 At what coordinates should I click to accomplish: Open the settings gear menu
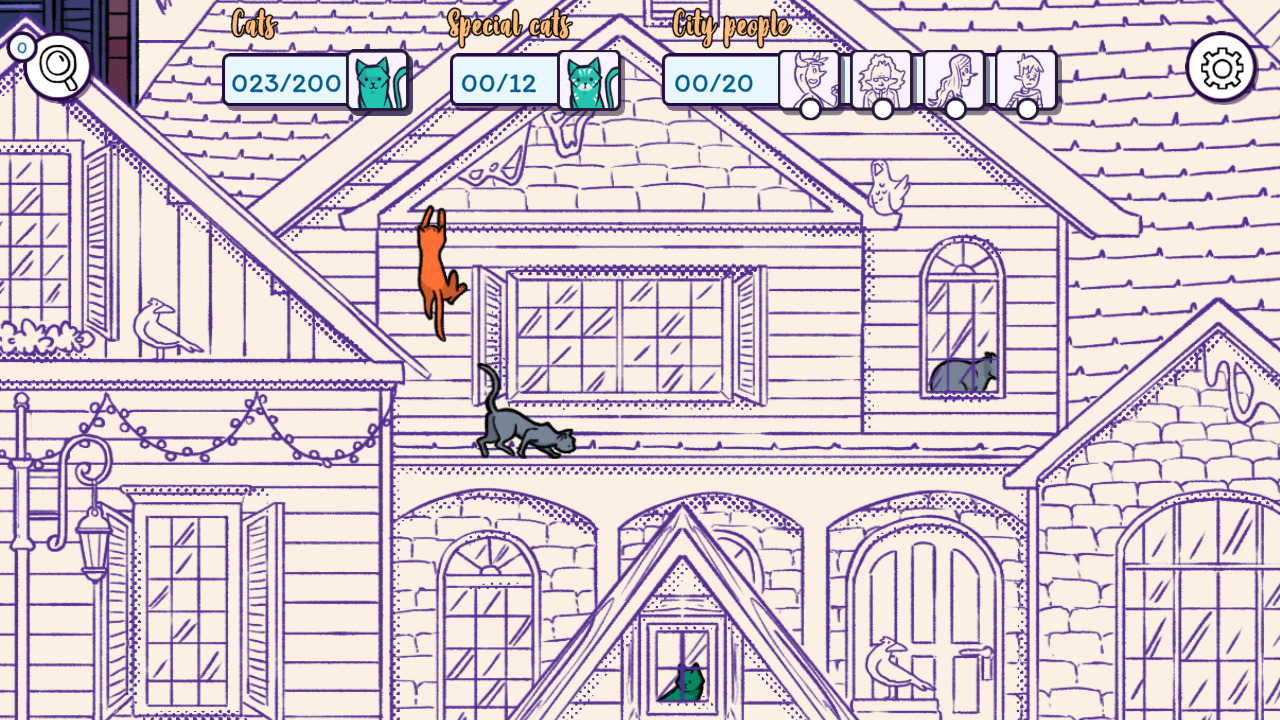coord(1221,67)
